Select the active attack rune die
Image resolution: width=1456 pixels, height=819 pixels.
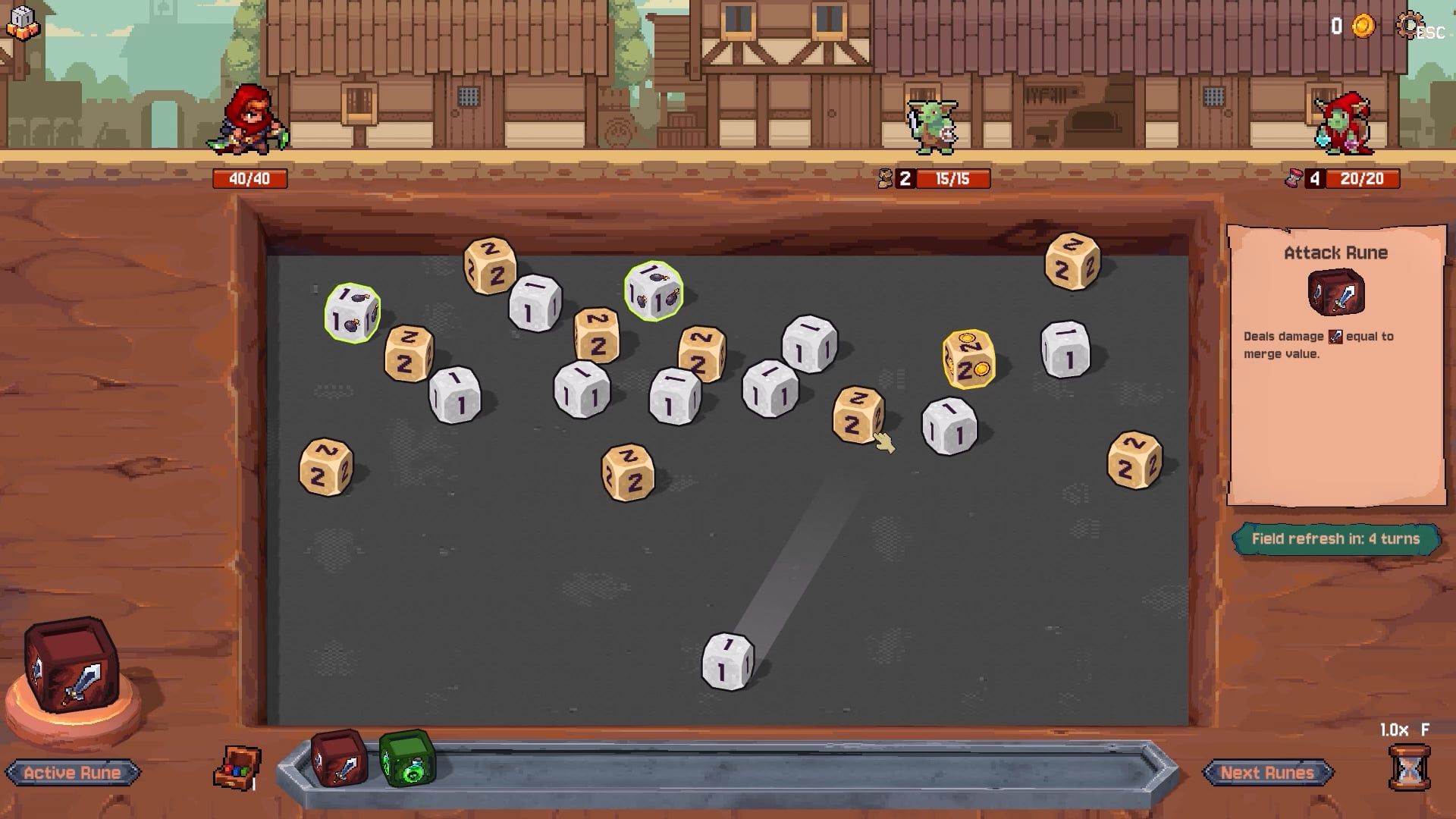tap(71, 665)
